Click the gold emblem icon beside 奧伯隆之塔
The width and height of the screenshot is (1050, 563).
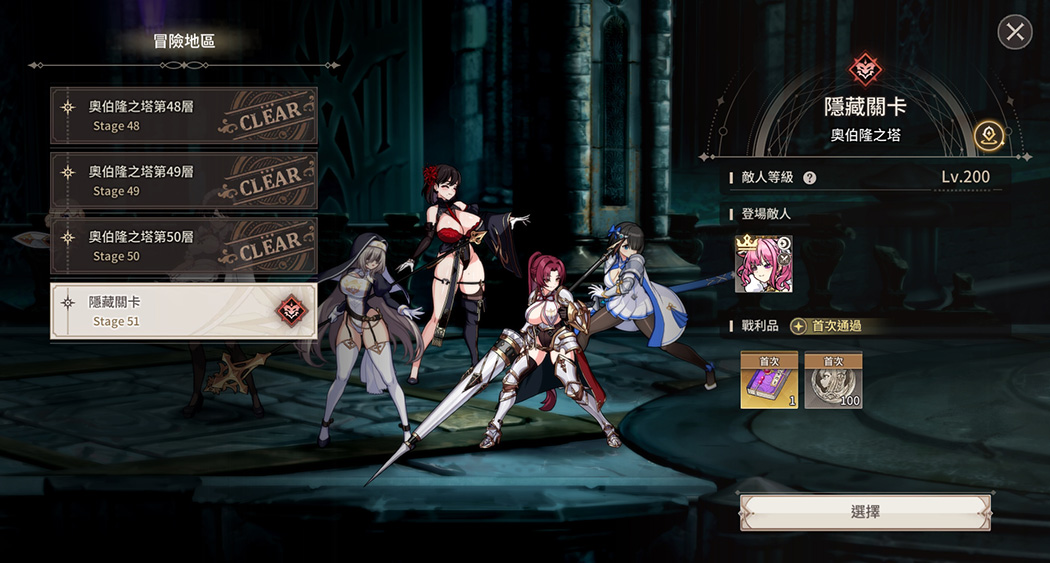coord(989,134)
